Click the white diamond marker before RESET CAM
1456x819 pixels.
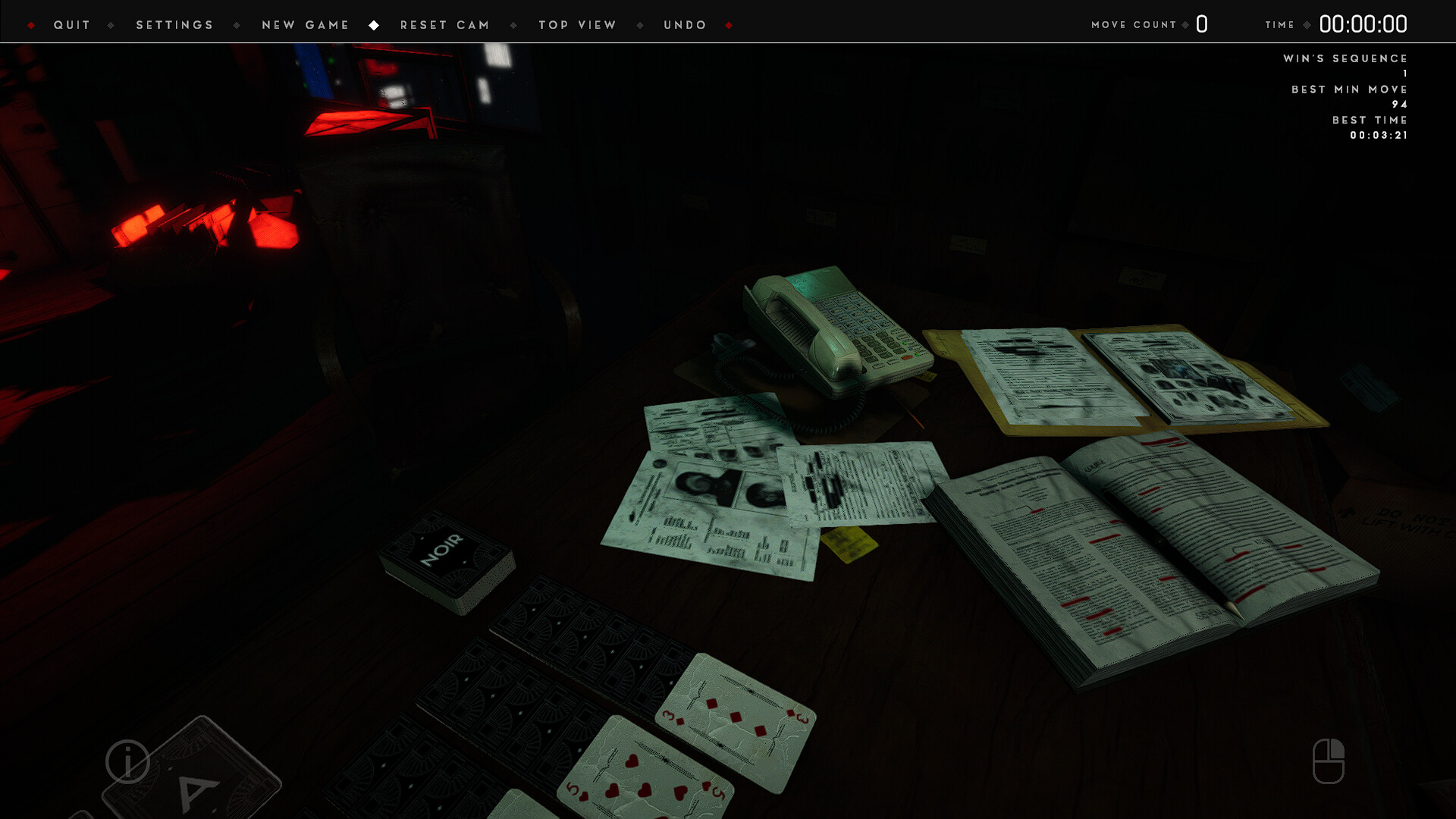coord(375,24)
